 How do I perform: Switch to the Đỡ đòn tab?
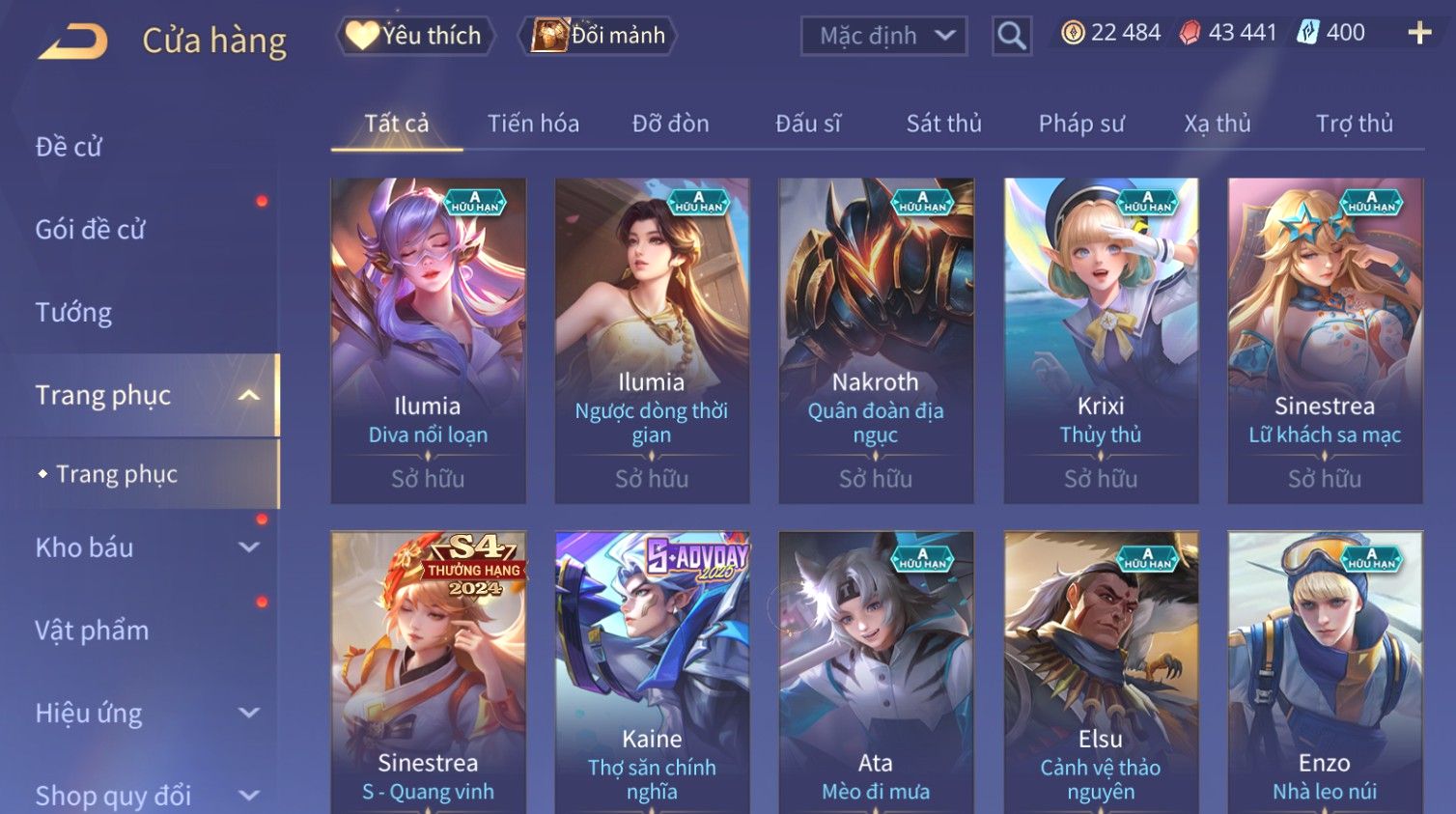pyautogui.click(x=670, y=124)
